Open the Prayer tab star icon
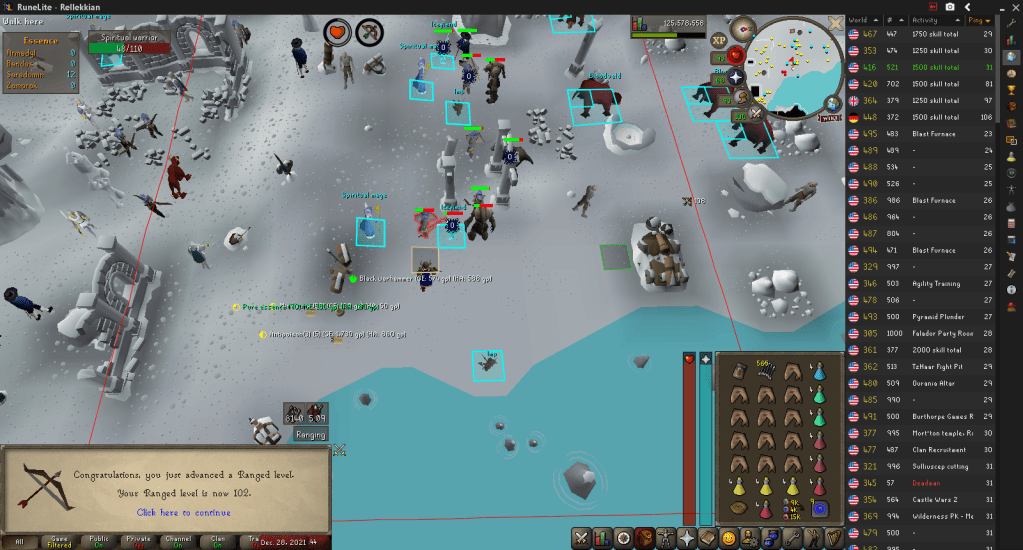 (x=688, y=537)
